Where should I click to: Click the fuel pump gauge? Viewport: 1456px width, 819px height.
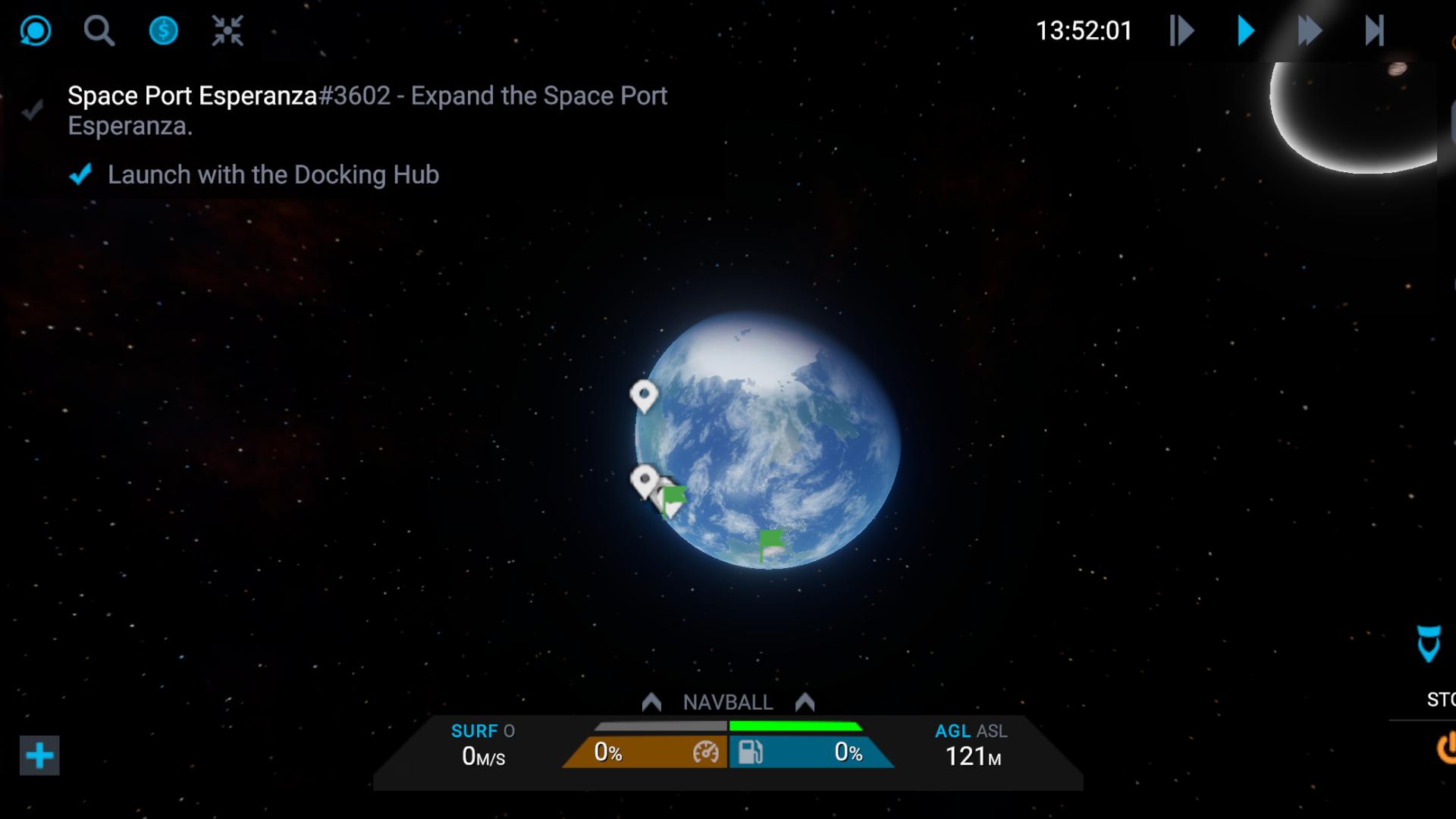click(x=810, y=752)
